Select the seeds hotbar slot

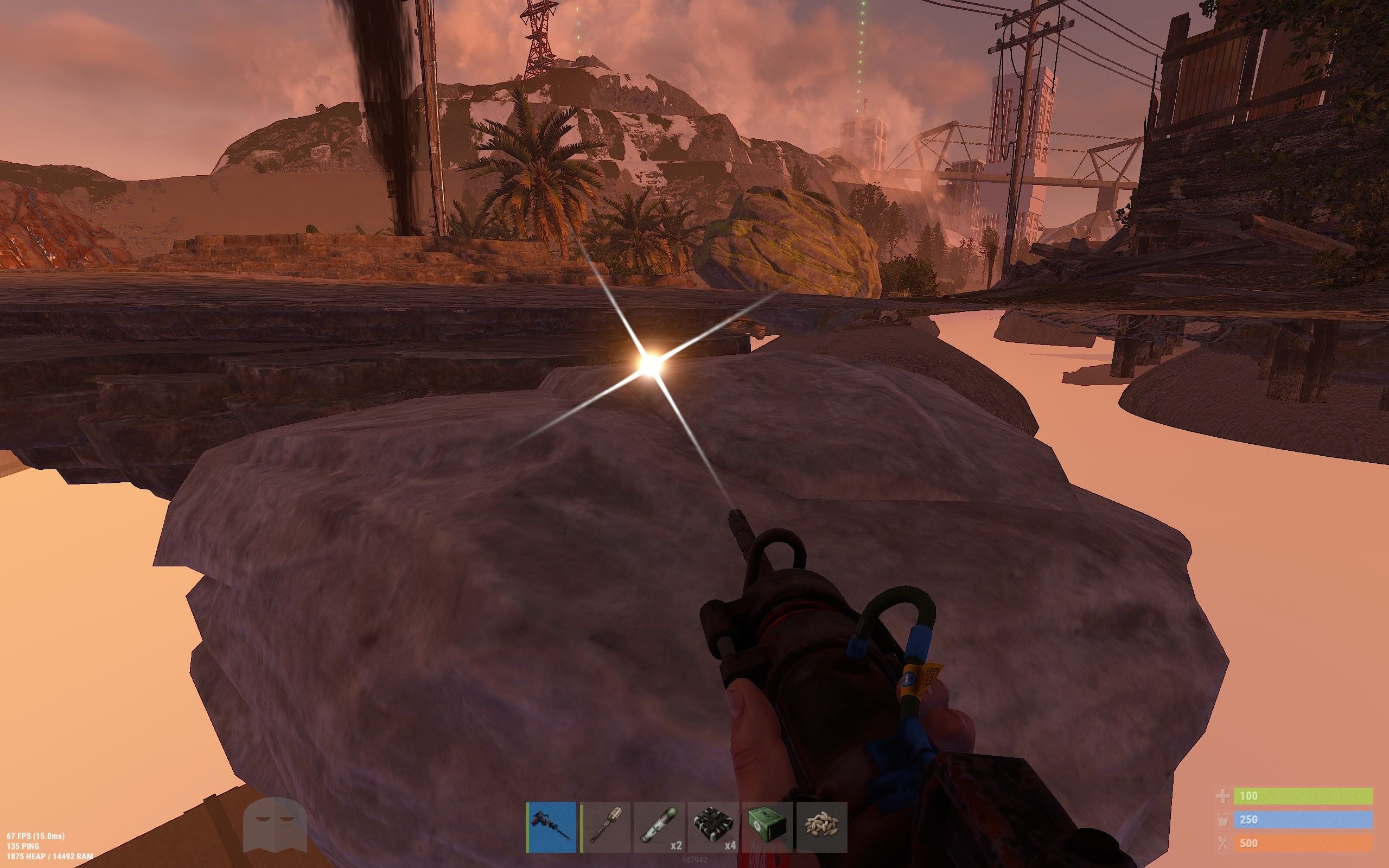tap(822, 827)
